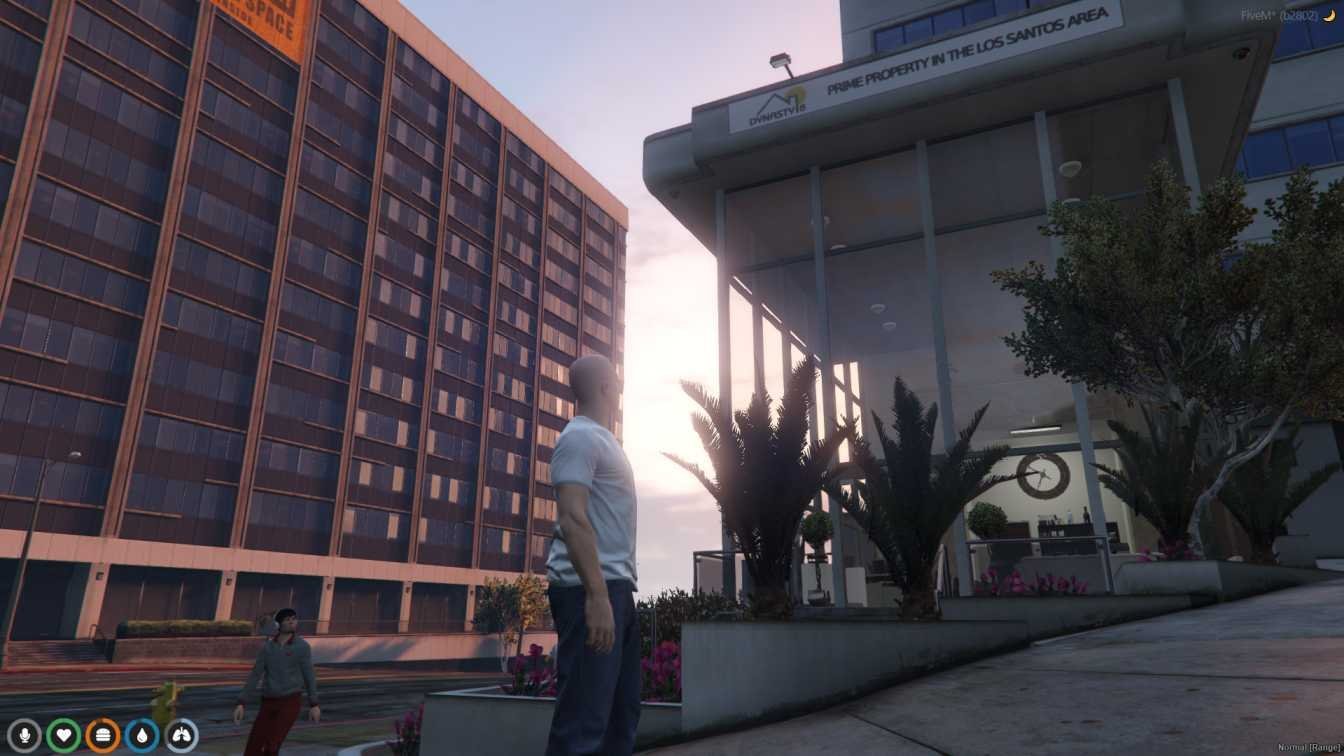
Task: Click the orange burger hunger icon
Action: [102, 736]
